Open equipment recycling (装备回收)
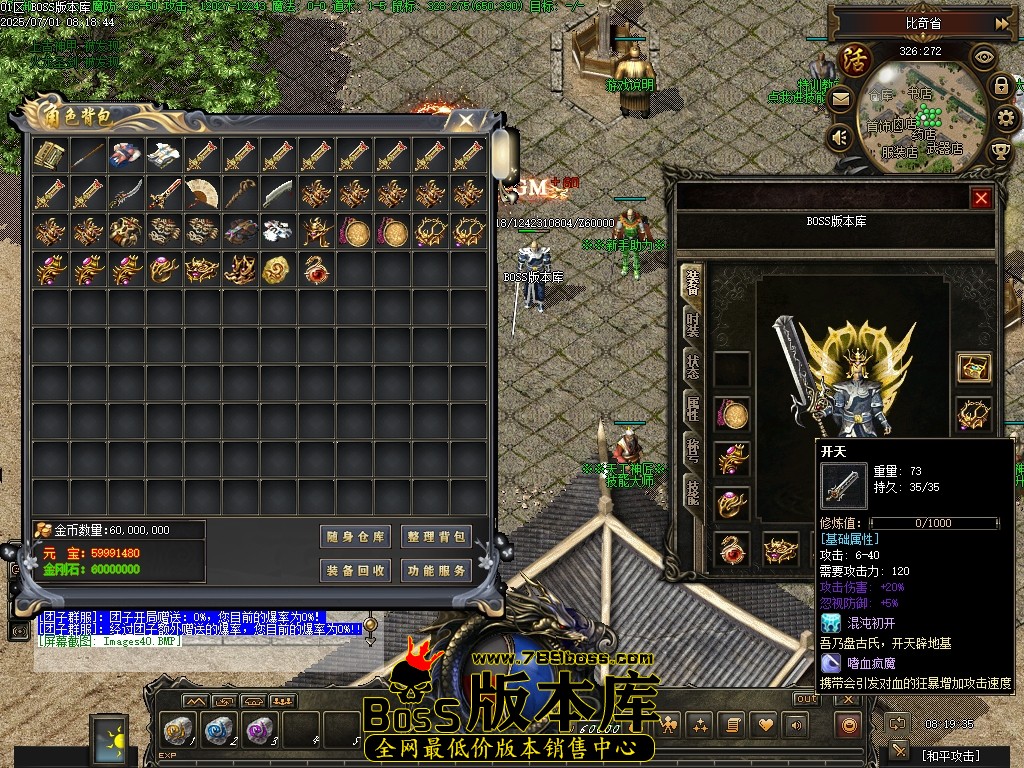The height and width of the screenshot is (768, 1024). click(355, 571)
